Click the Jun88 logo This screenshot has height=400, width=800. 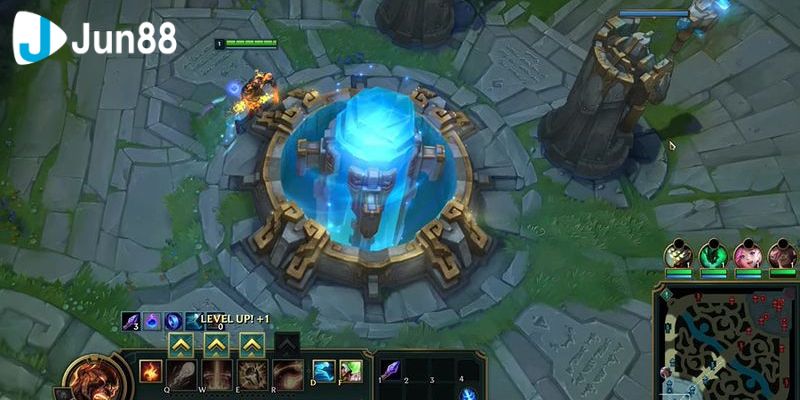coord(95,39)
